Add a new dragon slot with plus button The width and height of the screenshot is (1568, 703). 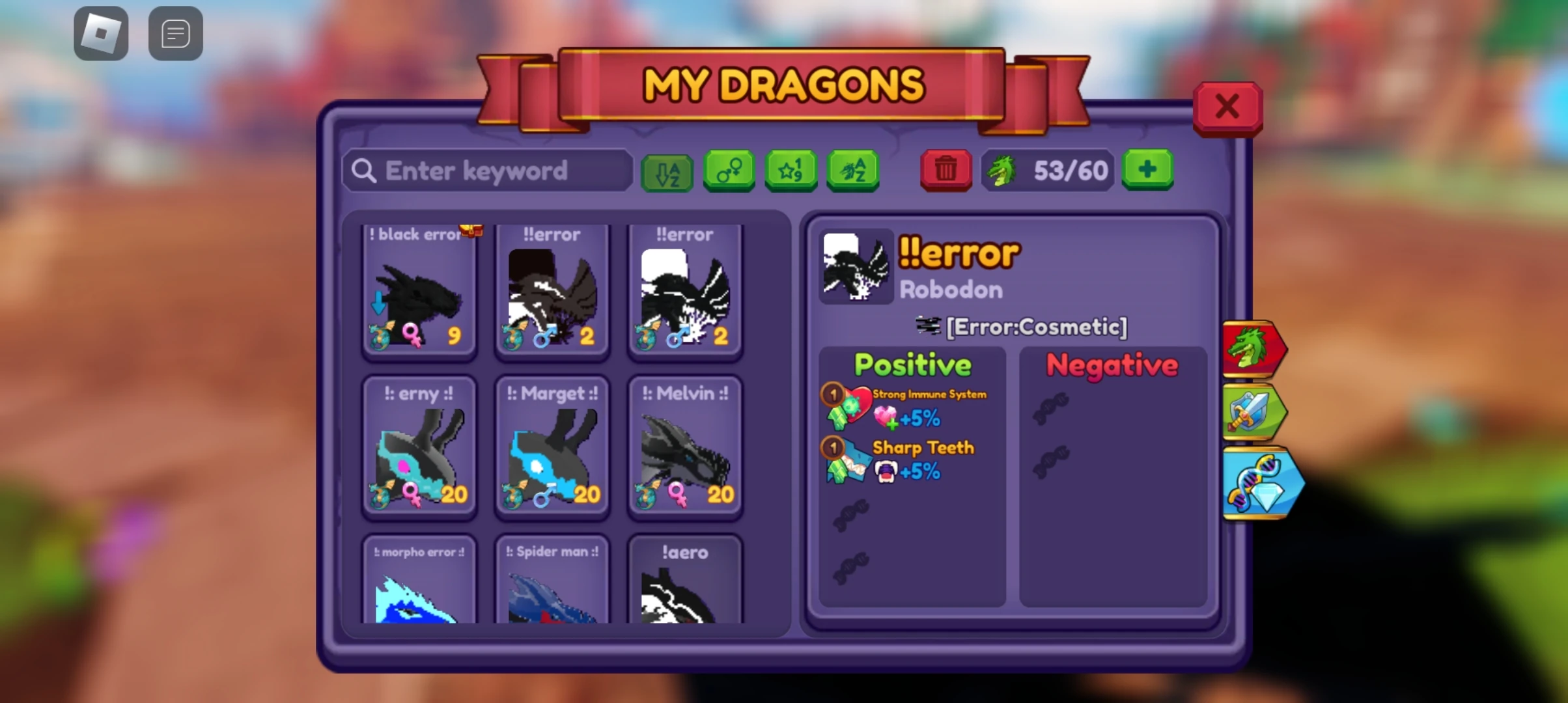(x=1147, y=170)
